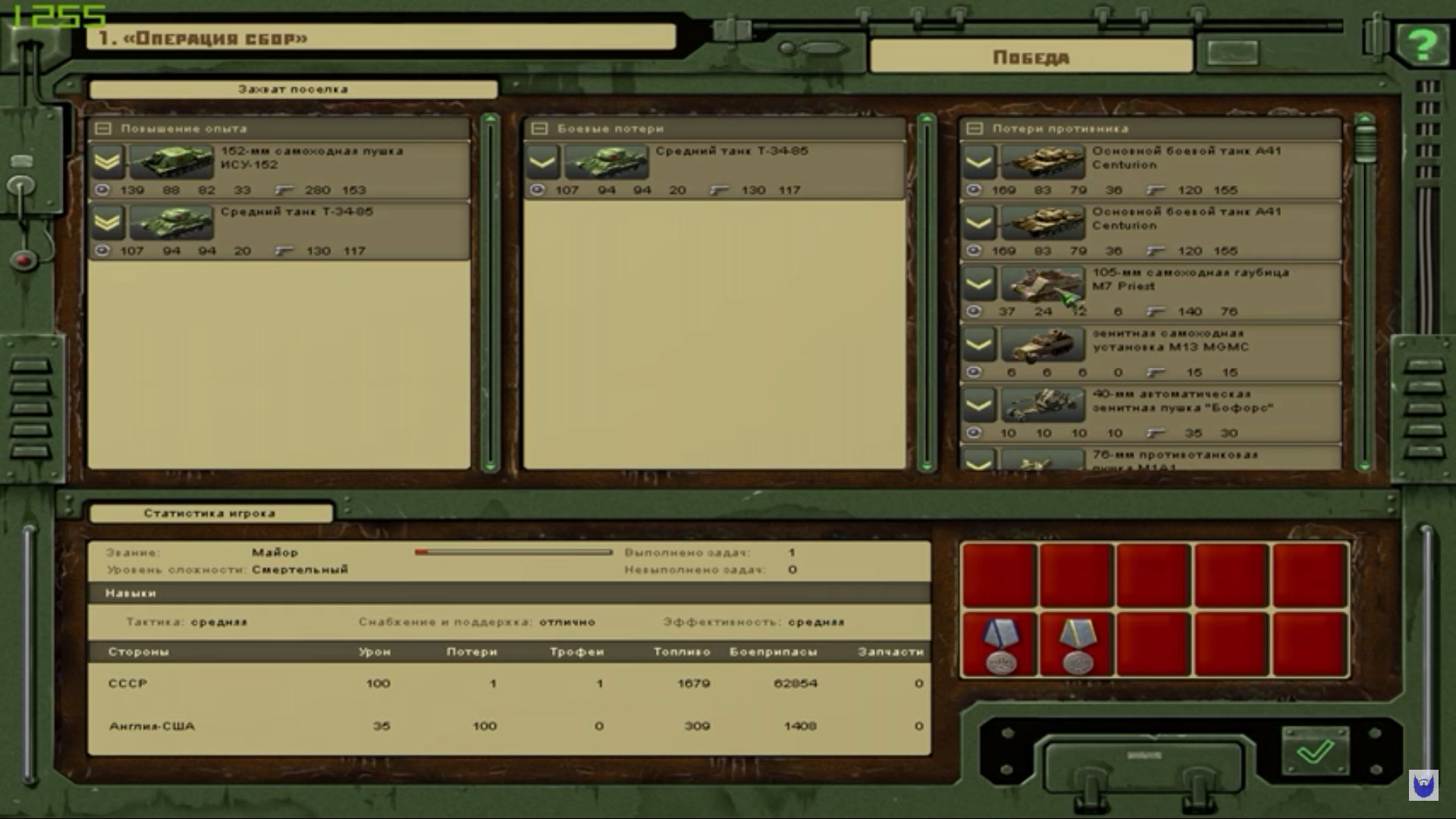Collapse the «Повышение опыта» panel

pyautogui.click(x=102, y=129)
